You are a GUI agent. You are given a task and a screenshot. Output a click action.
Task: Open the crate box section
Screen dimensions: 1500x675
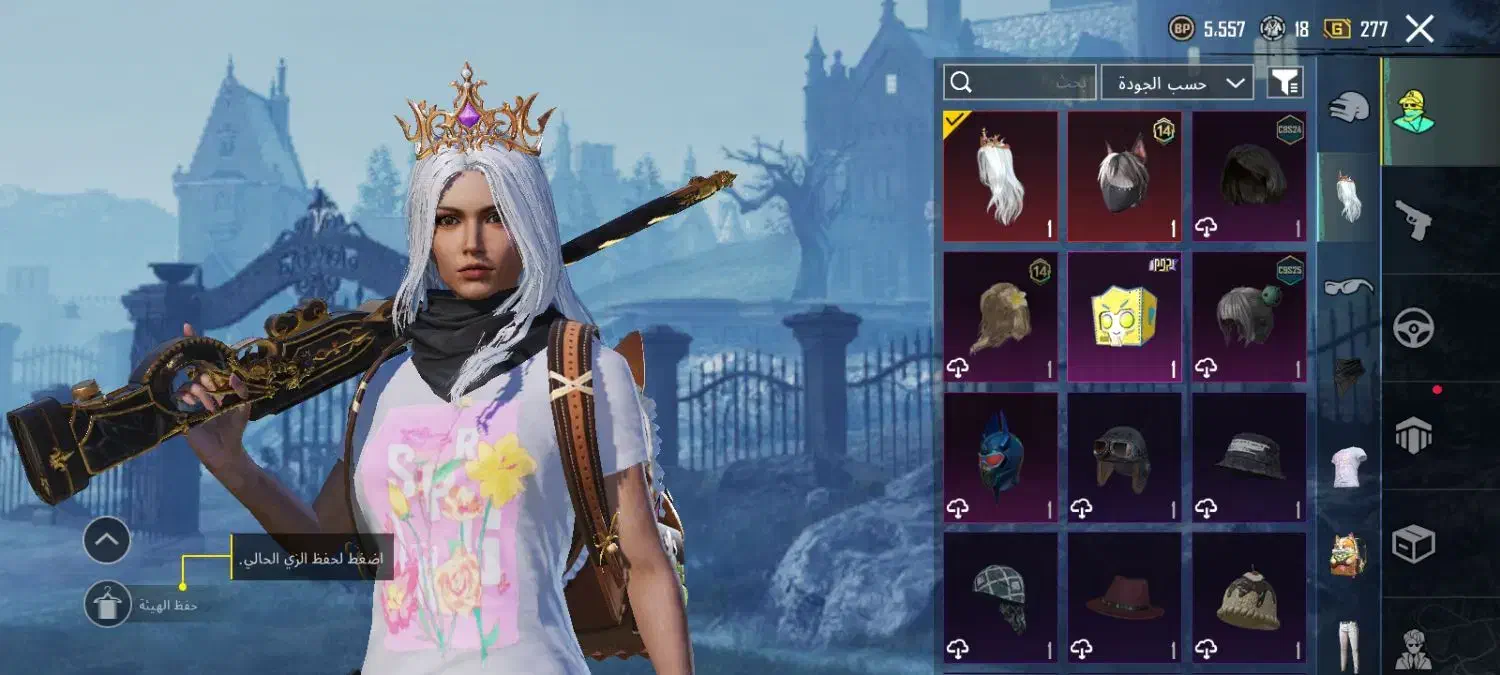(1414, 544)
